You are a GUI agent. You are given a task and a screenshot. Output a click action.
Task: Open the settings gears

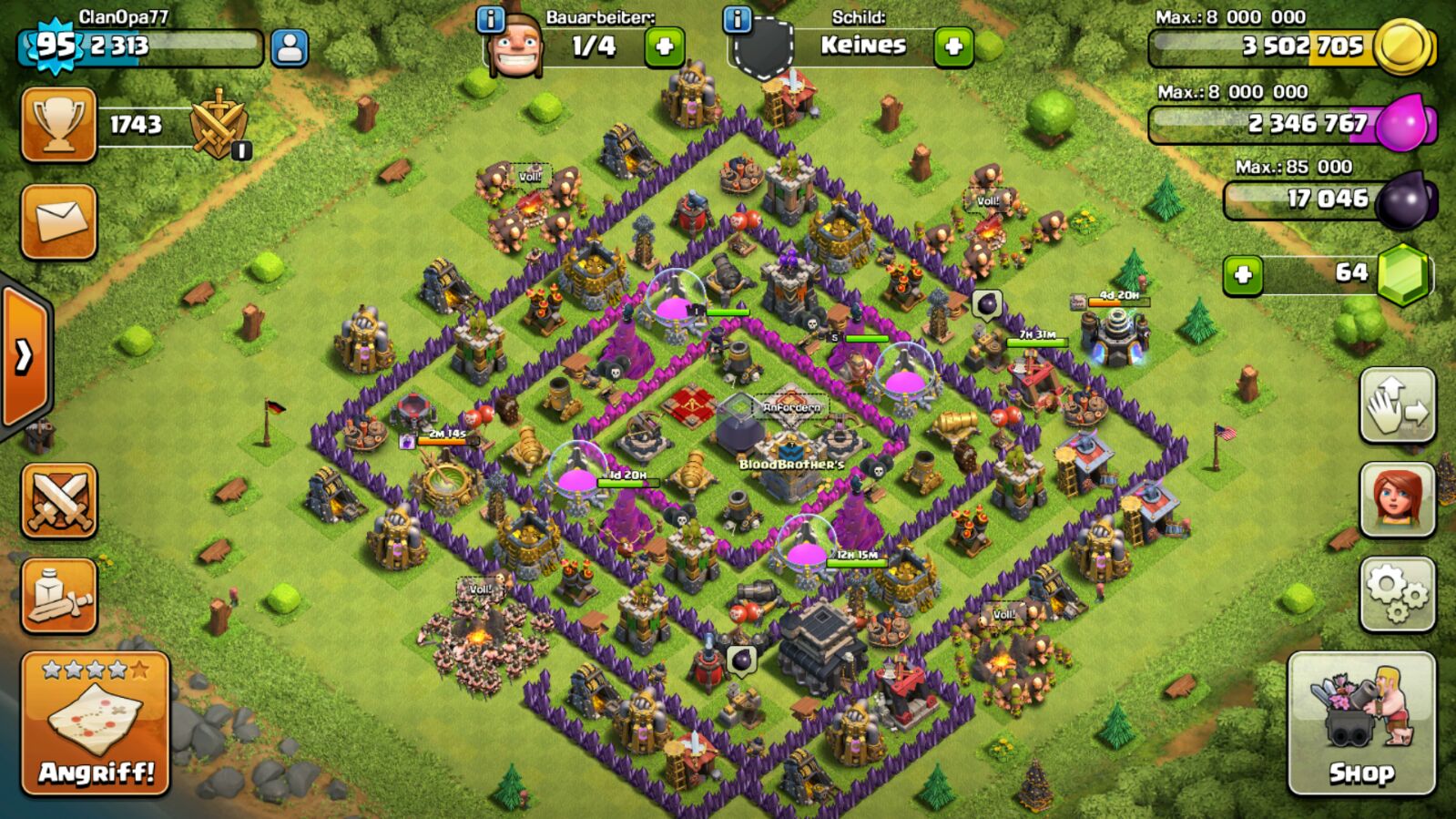pyautogui.click(x=1397, y=594)
